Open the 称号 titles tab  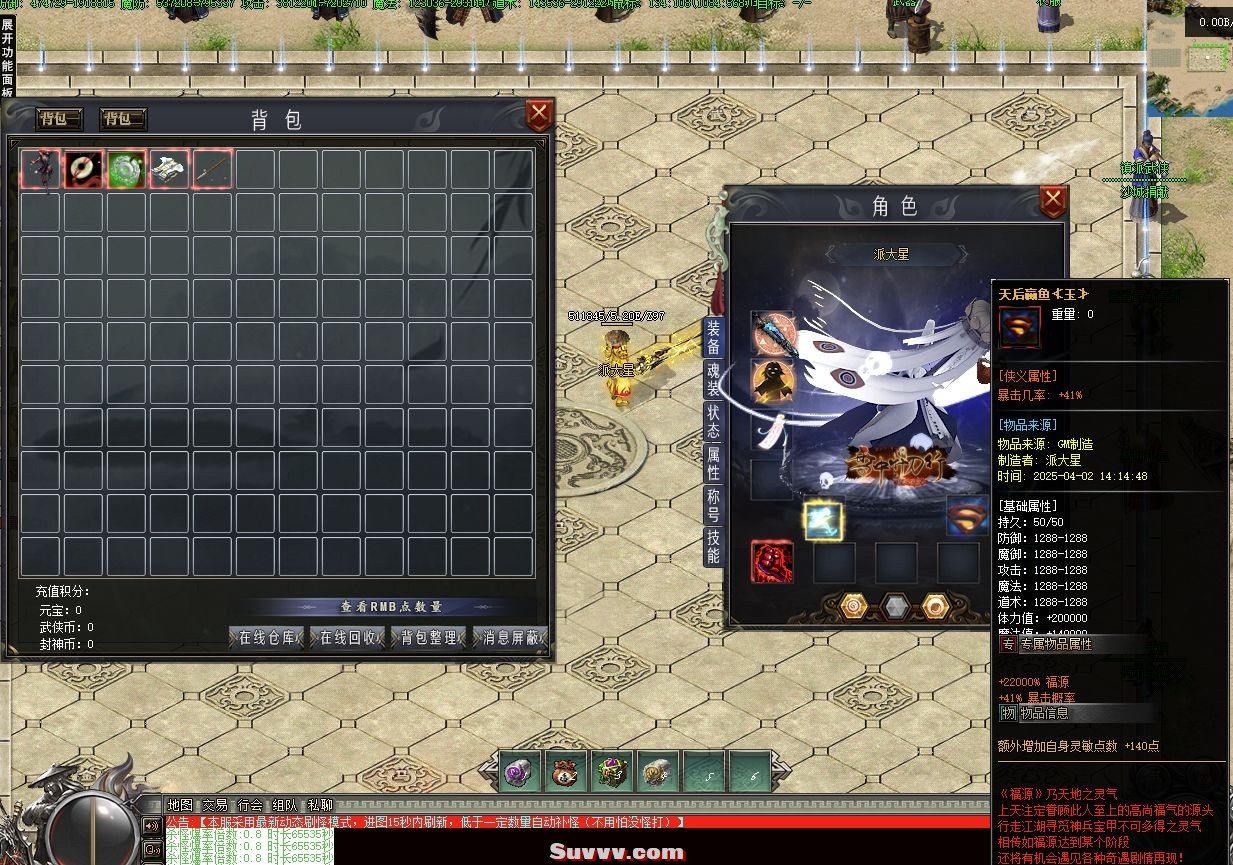pyautogui.click(x=713, y=505)
